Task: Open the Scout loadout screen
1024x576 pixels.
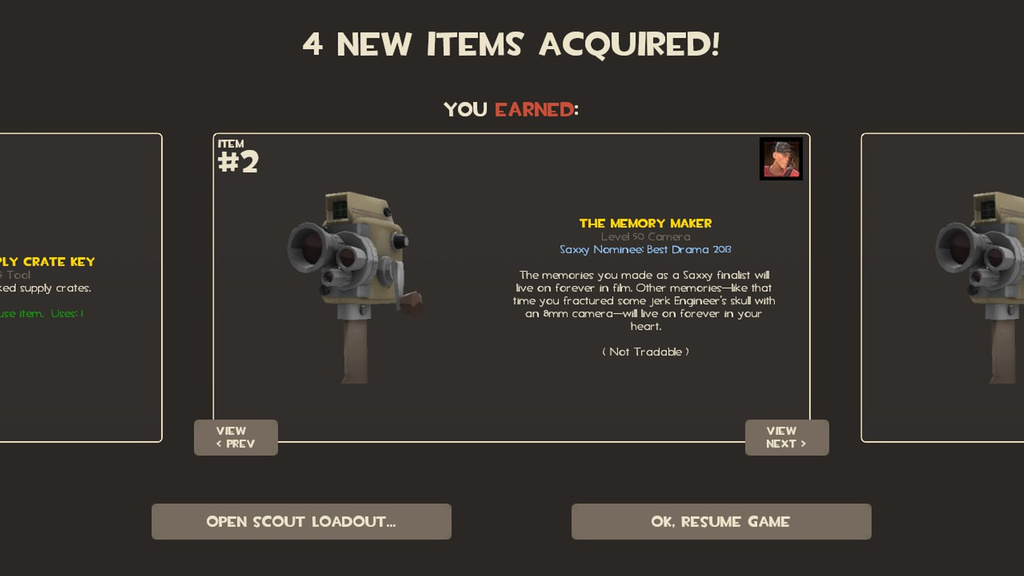Action: coord(301,521)
